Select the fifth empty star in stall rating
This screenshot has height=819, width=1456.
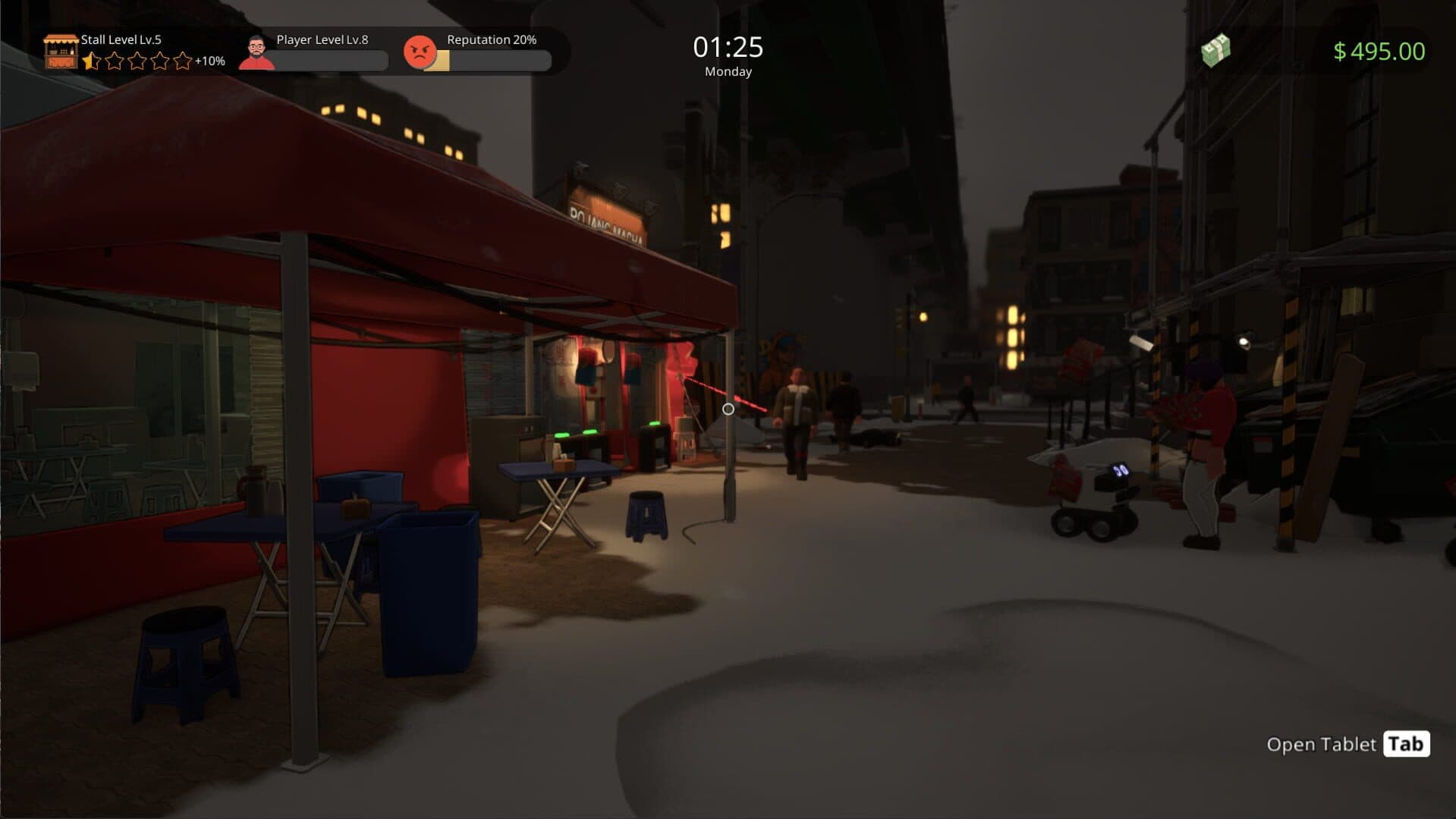click(x=183, y=61)
